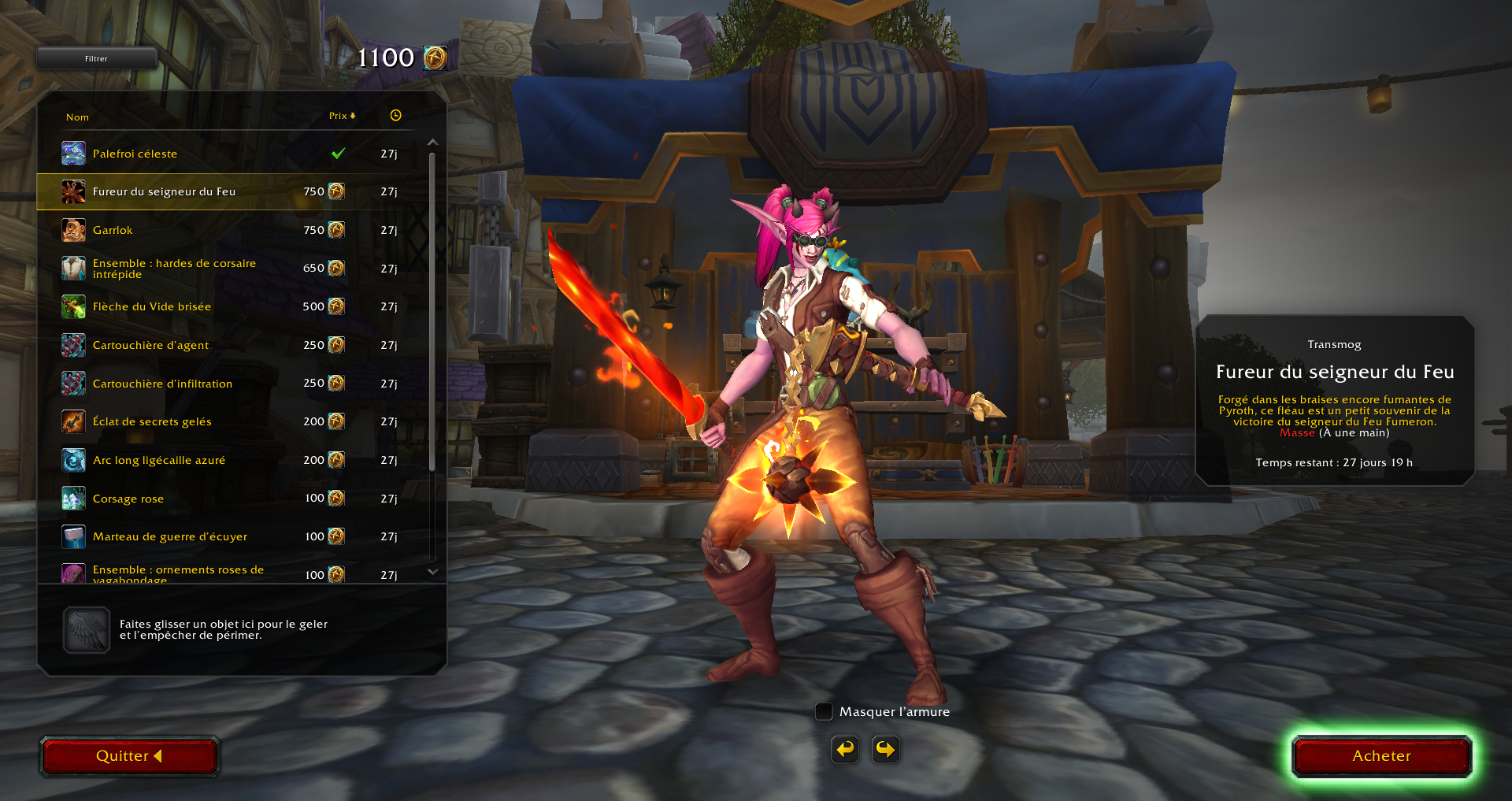Click the scroll-down arrow of item list
The image size is (1512, 801).
pyautogui.click(x=432, y=572)
